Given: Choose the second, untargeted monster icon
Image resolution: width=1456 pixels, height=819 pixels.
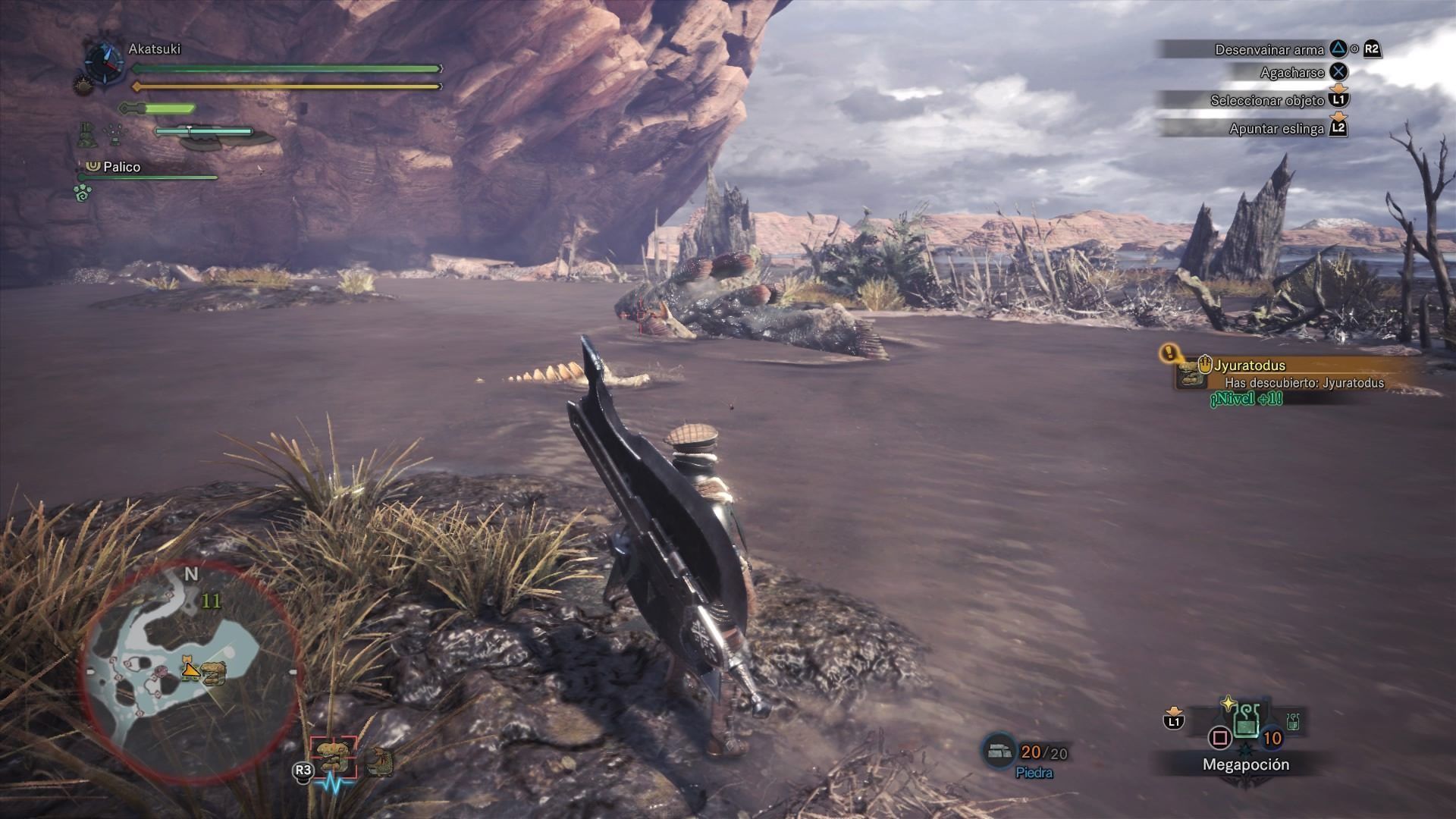Looking at the screenshot, I should 379,762.
